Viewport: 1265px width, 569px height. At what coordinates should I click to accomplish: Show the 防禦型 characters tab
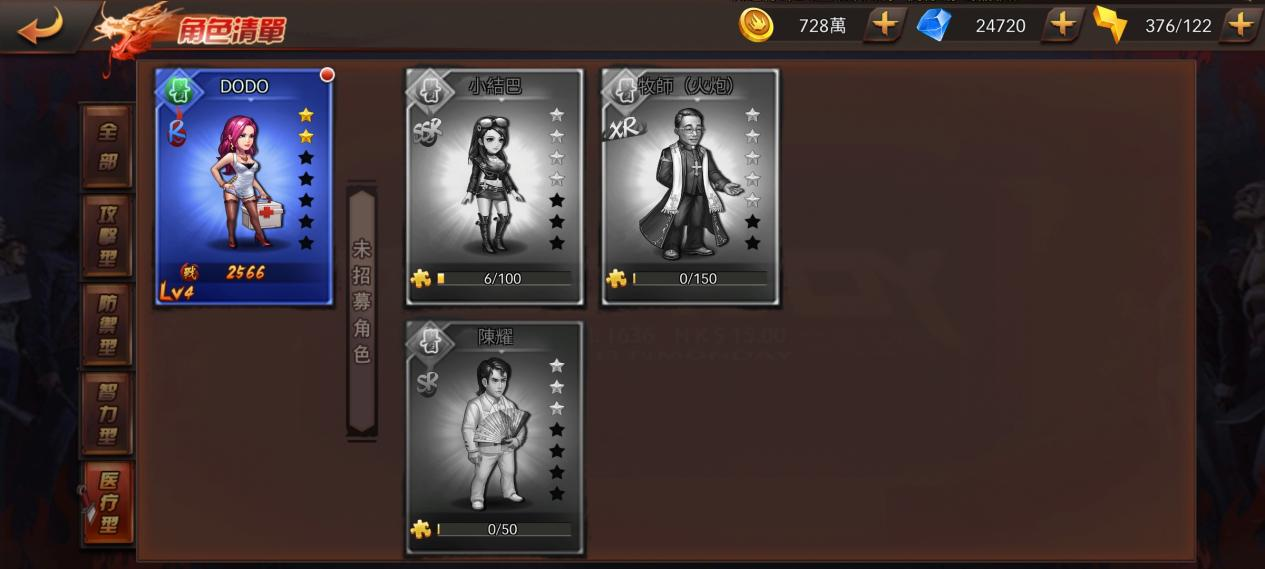click(x=107, y=324)
